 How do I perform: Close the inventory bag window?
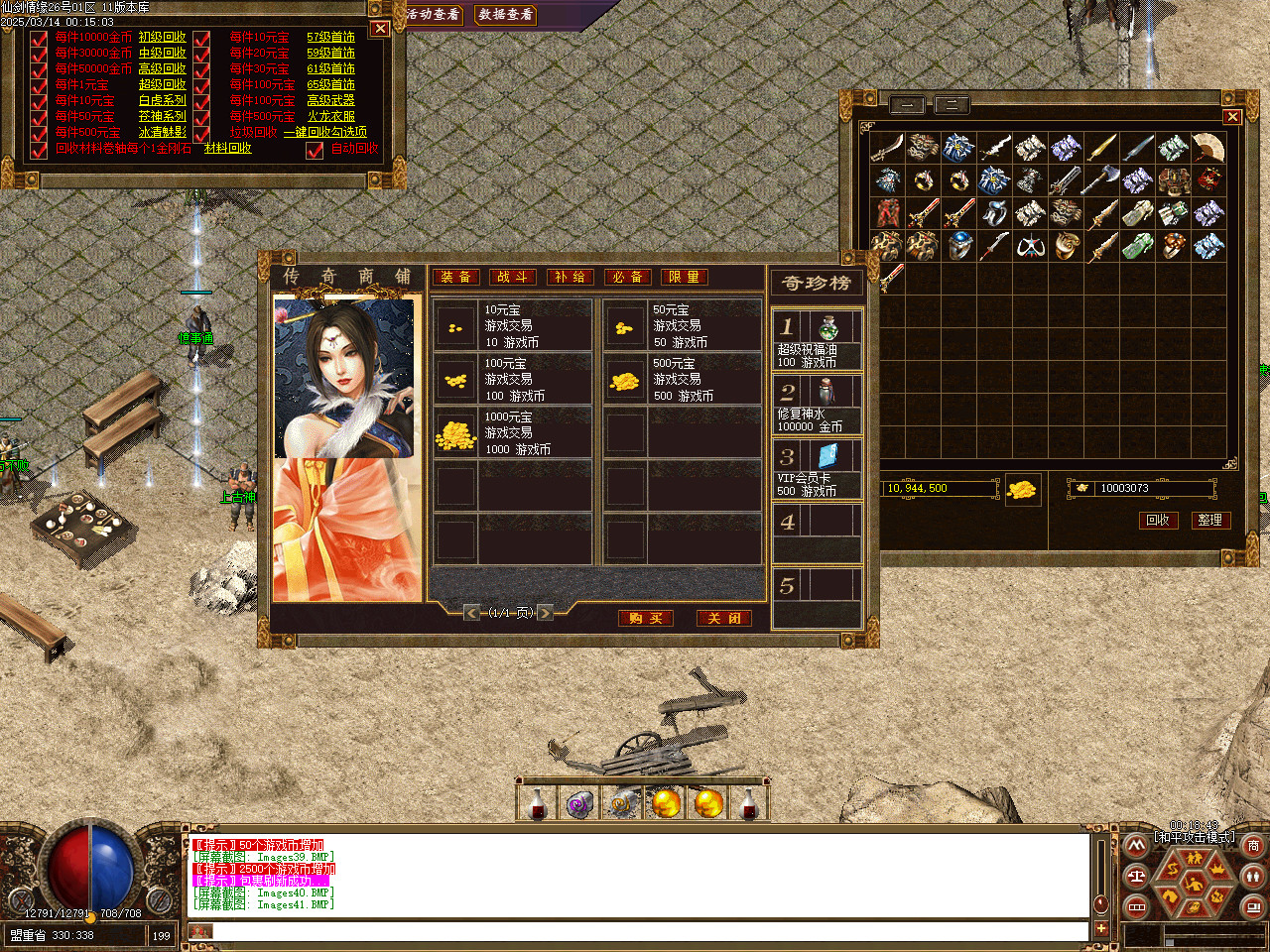click(x=1232, y=117)
